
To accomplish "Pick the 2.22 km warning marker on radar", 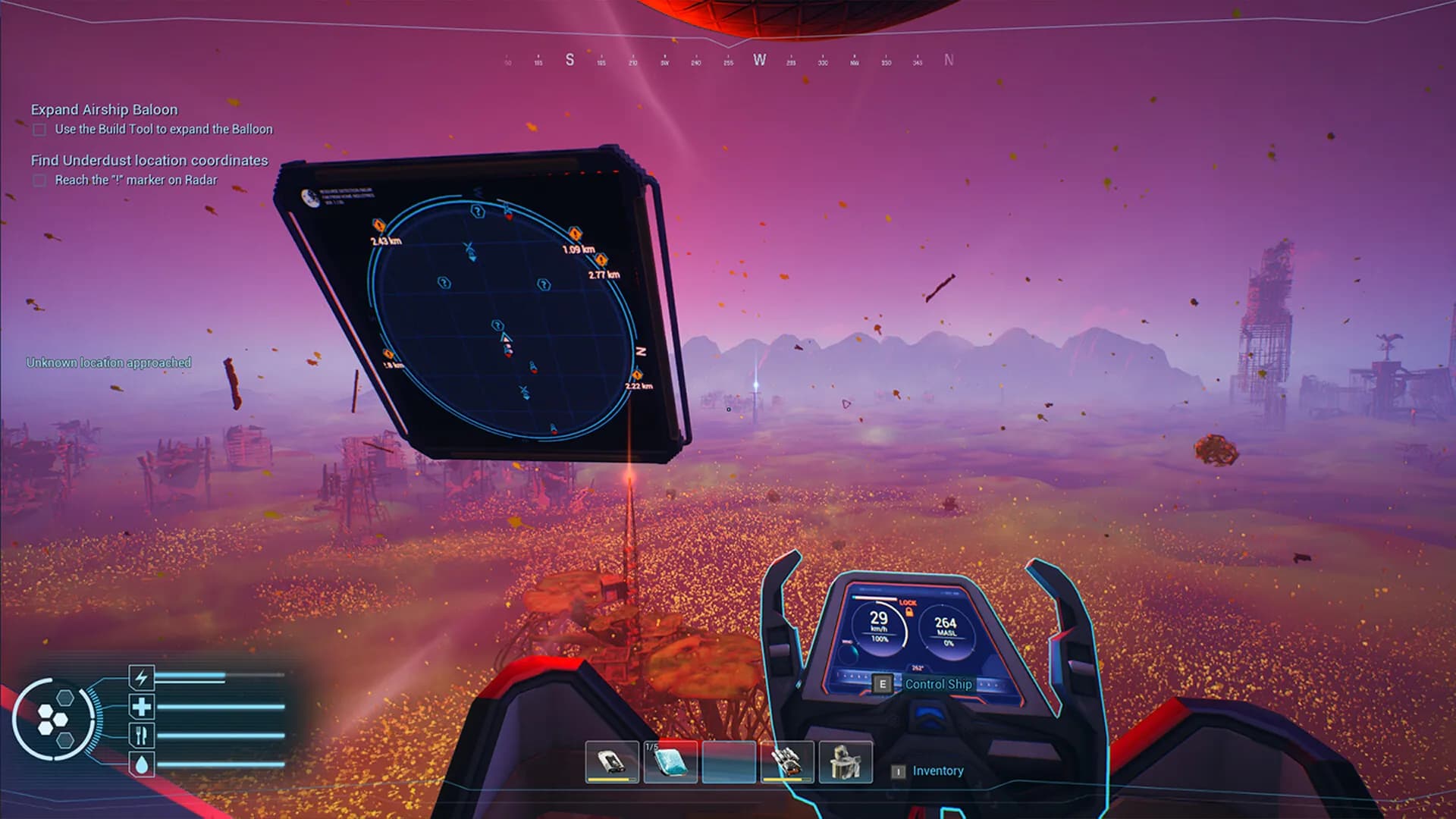I will tap(637, 375).
